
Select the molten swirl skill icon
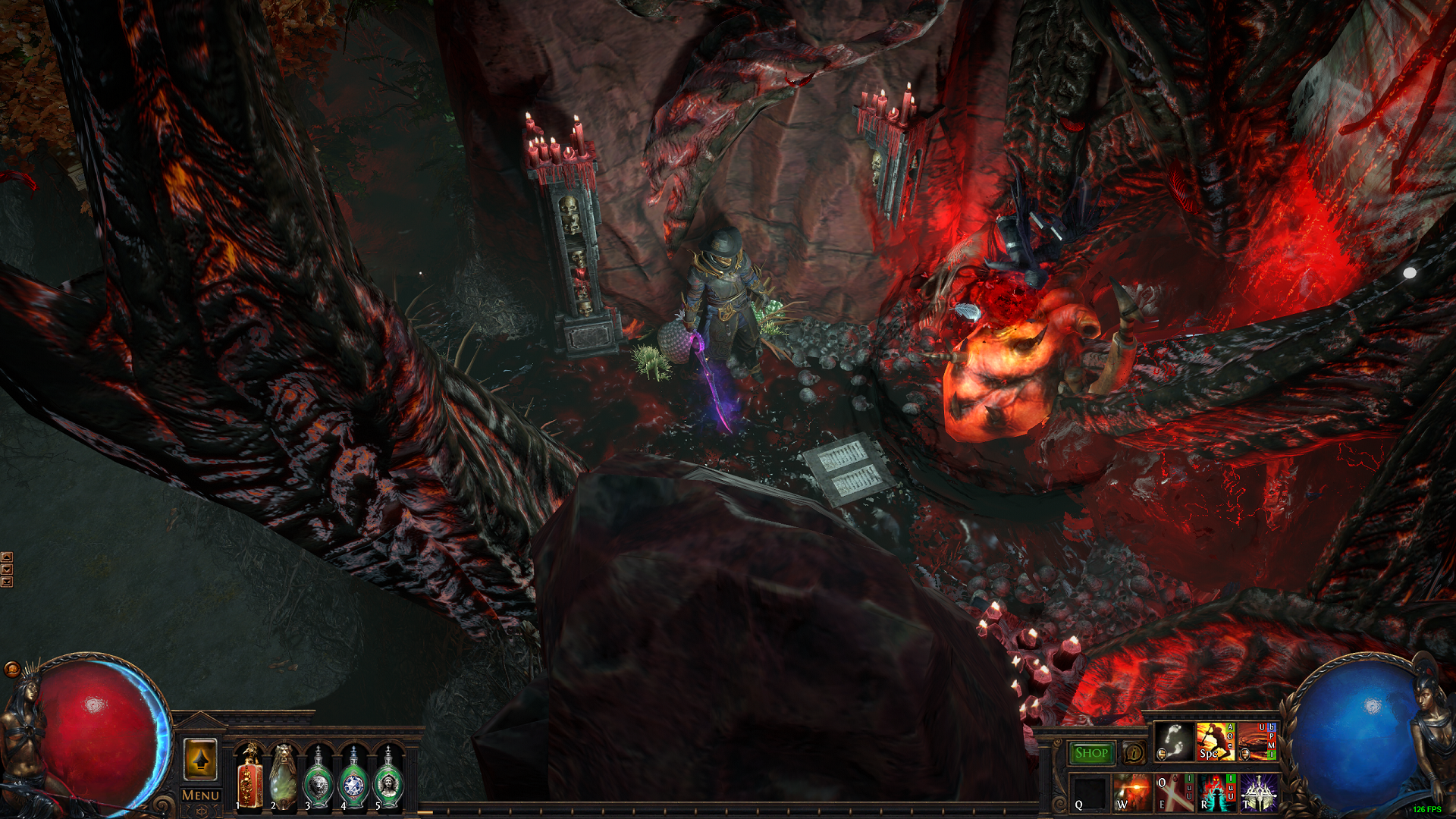(x=1257, y=742)
